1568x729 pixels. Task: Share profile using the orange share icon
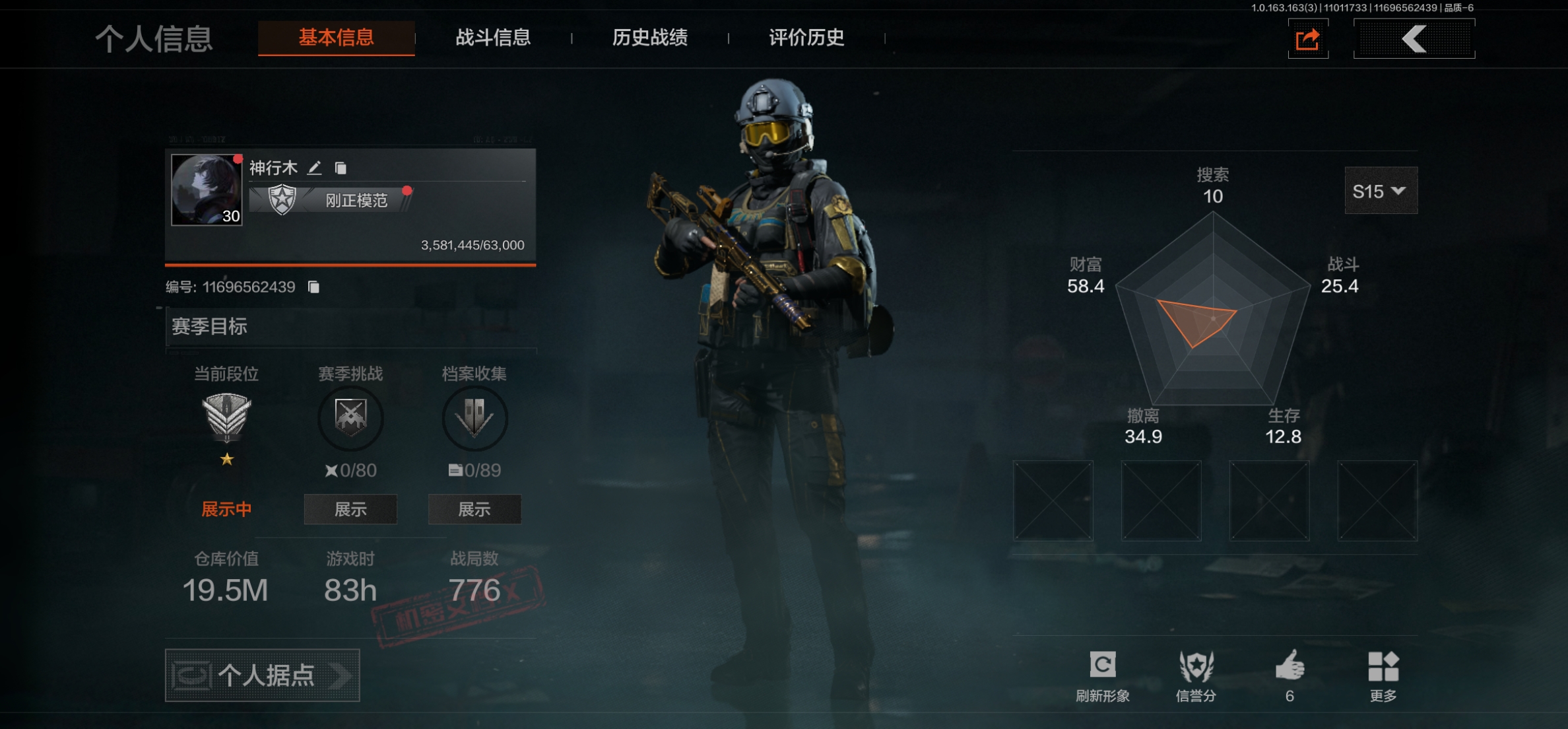click(x=1307, y=39)
